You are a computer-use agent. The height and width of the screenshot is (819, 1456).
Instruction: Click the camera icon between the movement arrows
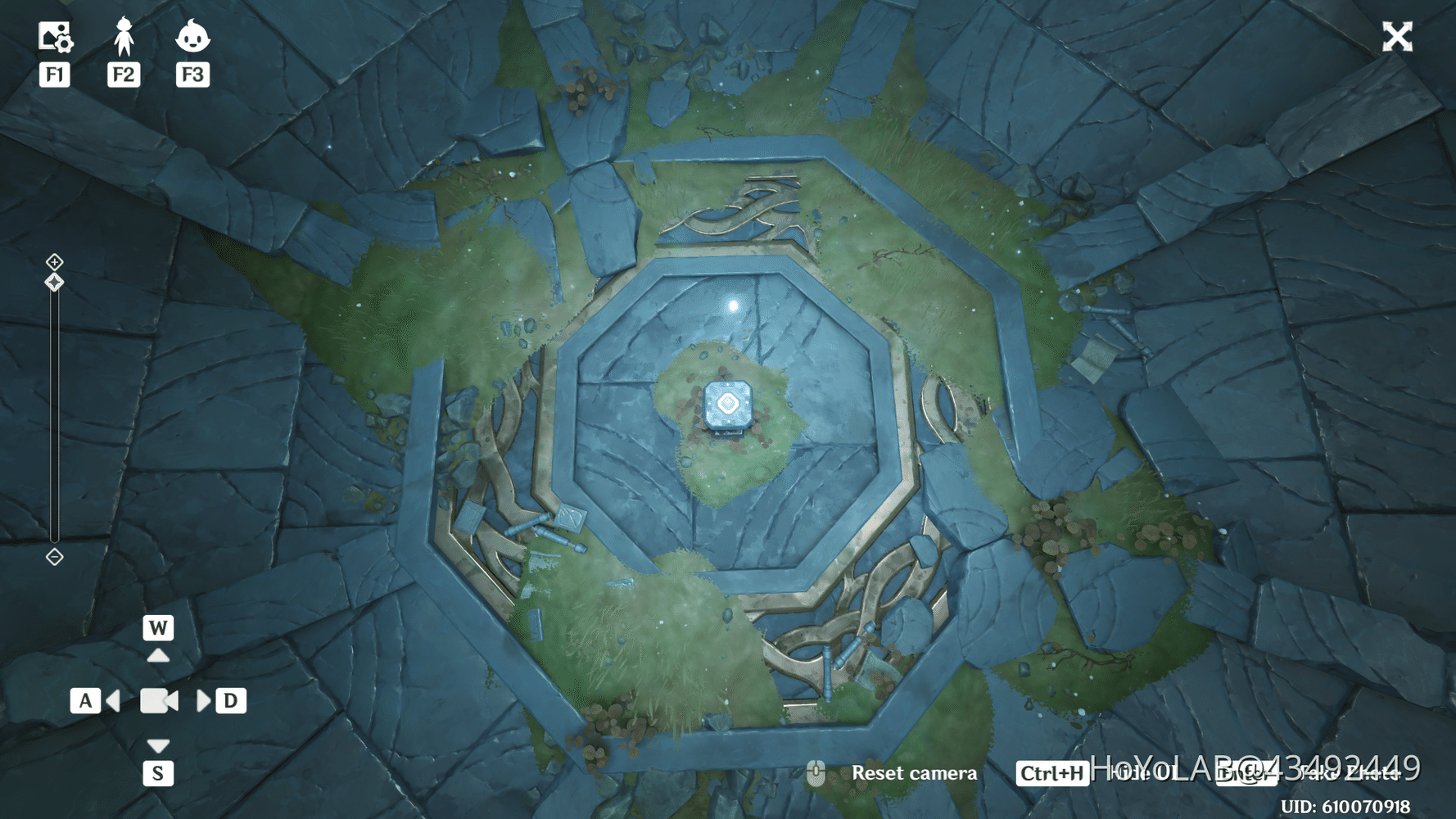pyautogui.click(x=158, y=700)
